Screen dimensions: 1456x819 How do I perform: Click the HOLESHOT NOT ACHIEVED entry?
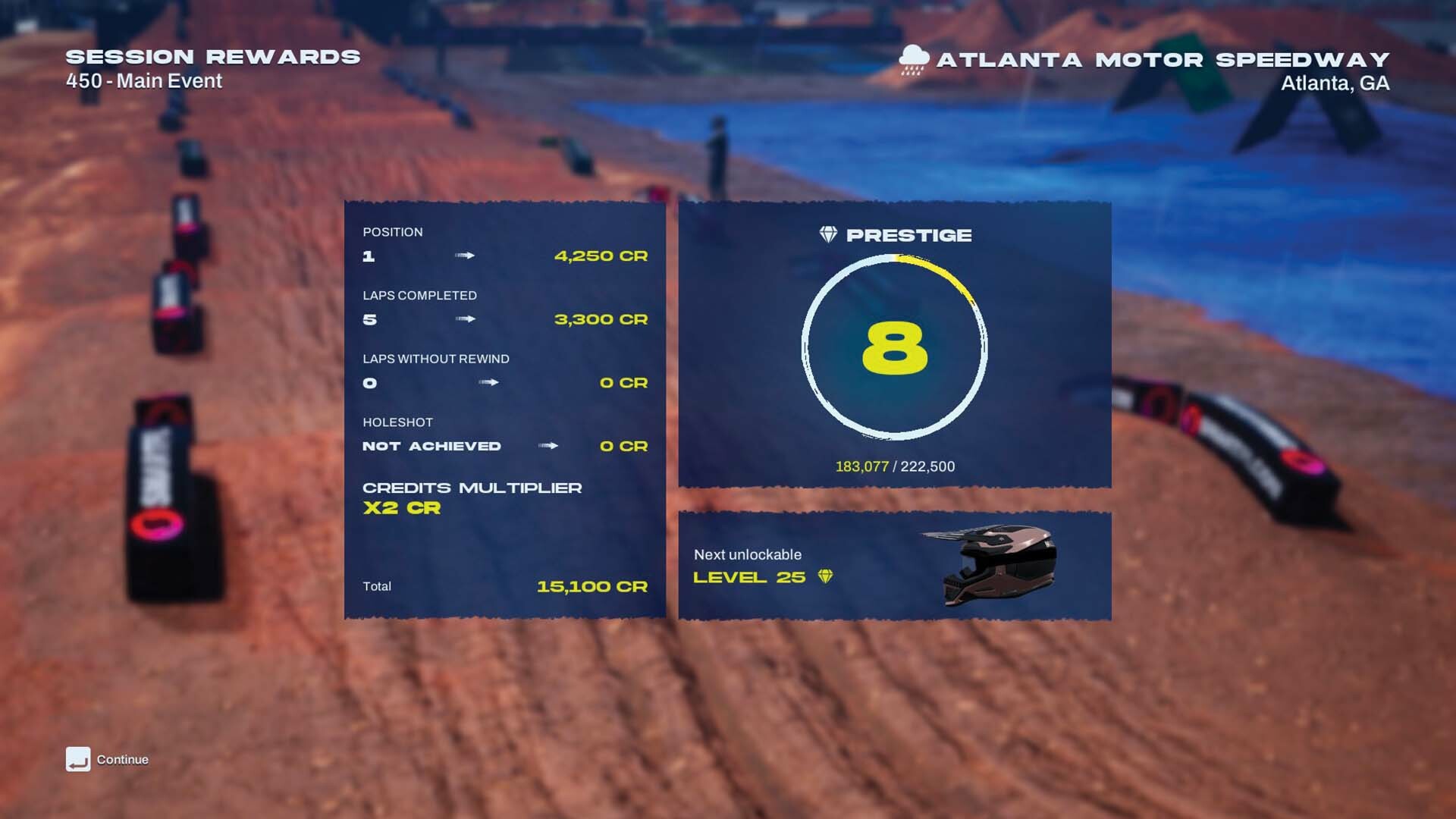(430, 446)
